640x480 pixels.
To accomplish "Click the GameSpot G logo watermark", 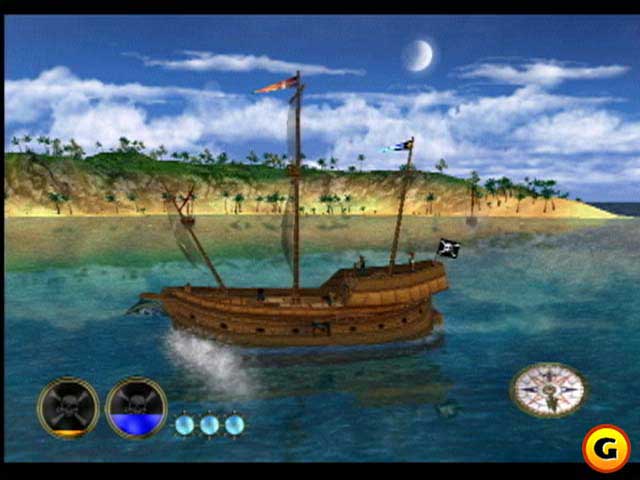I will pyautogui.click(x=605, y=448).
